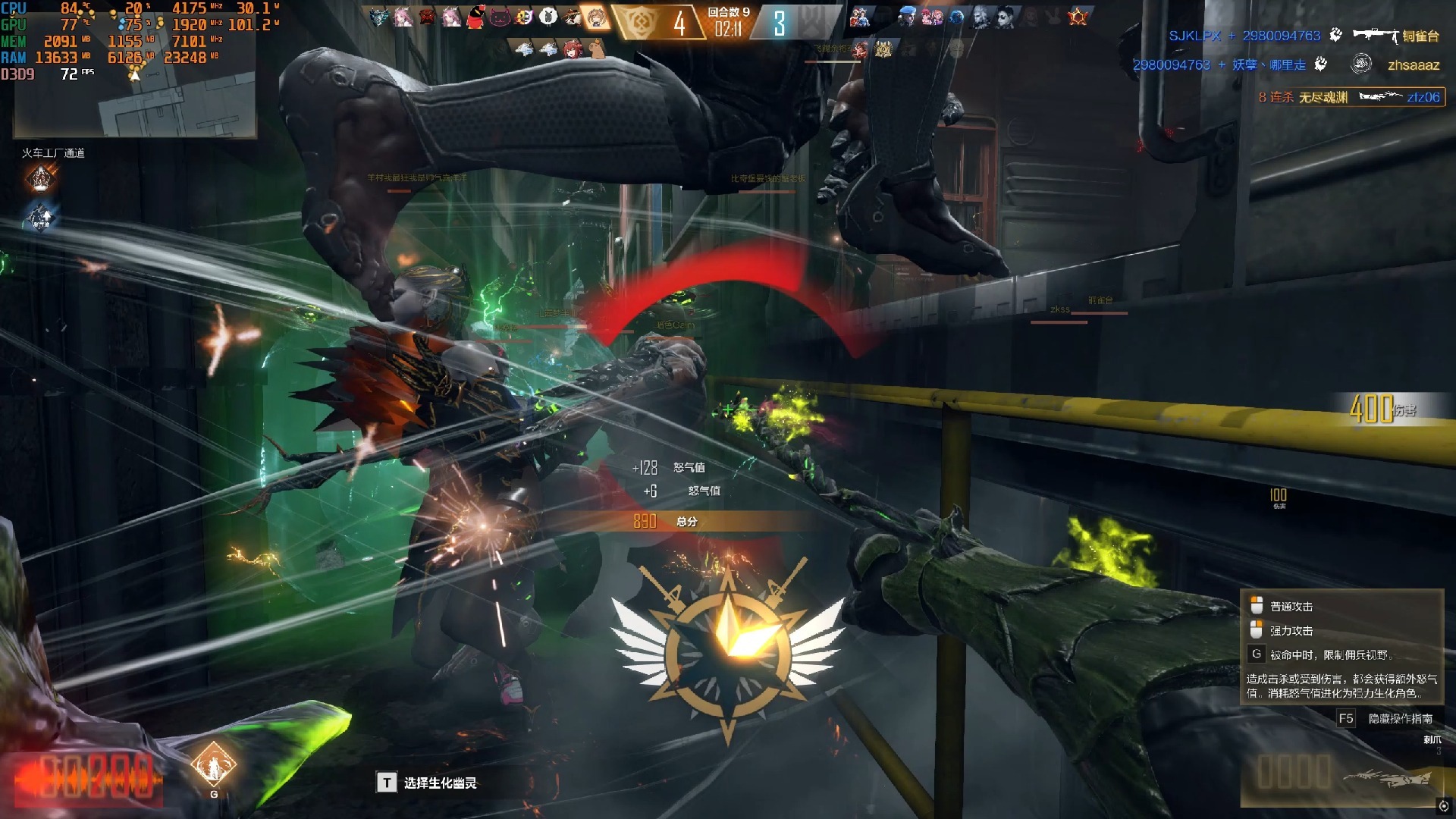Select the penguin avatar in left team roster
Image resolution: width=1456 pixels, height=819 pixels.
[475, 17]
